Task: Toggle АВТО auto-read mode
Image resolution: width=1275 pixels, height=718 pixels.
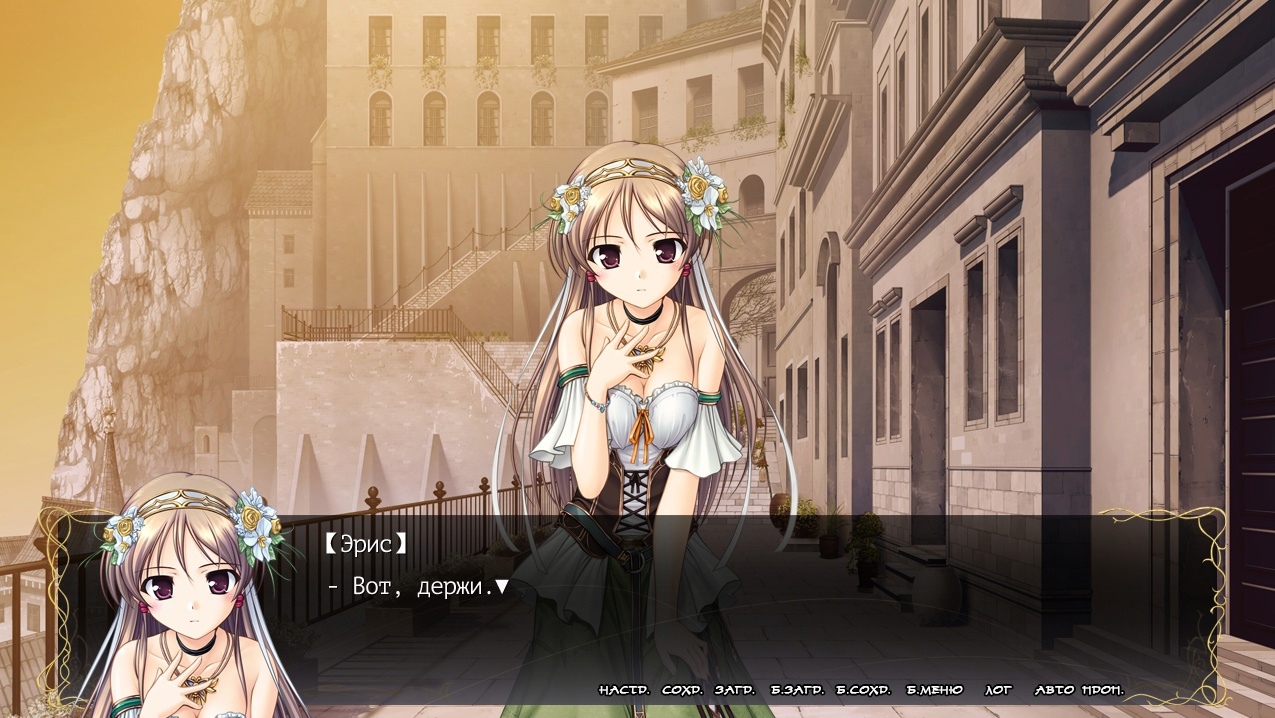Action: click(1054, 690)
